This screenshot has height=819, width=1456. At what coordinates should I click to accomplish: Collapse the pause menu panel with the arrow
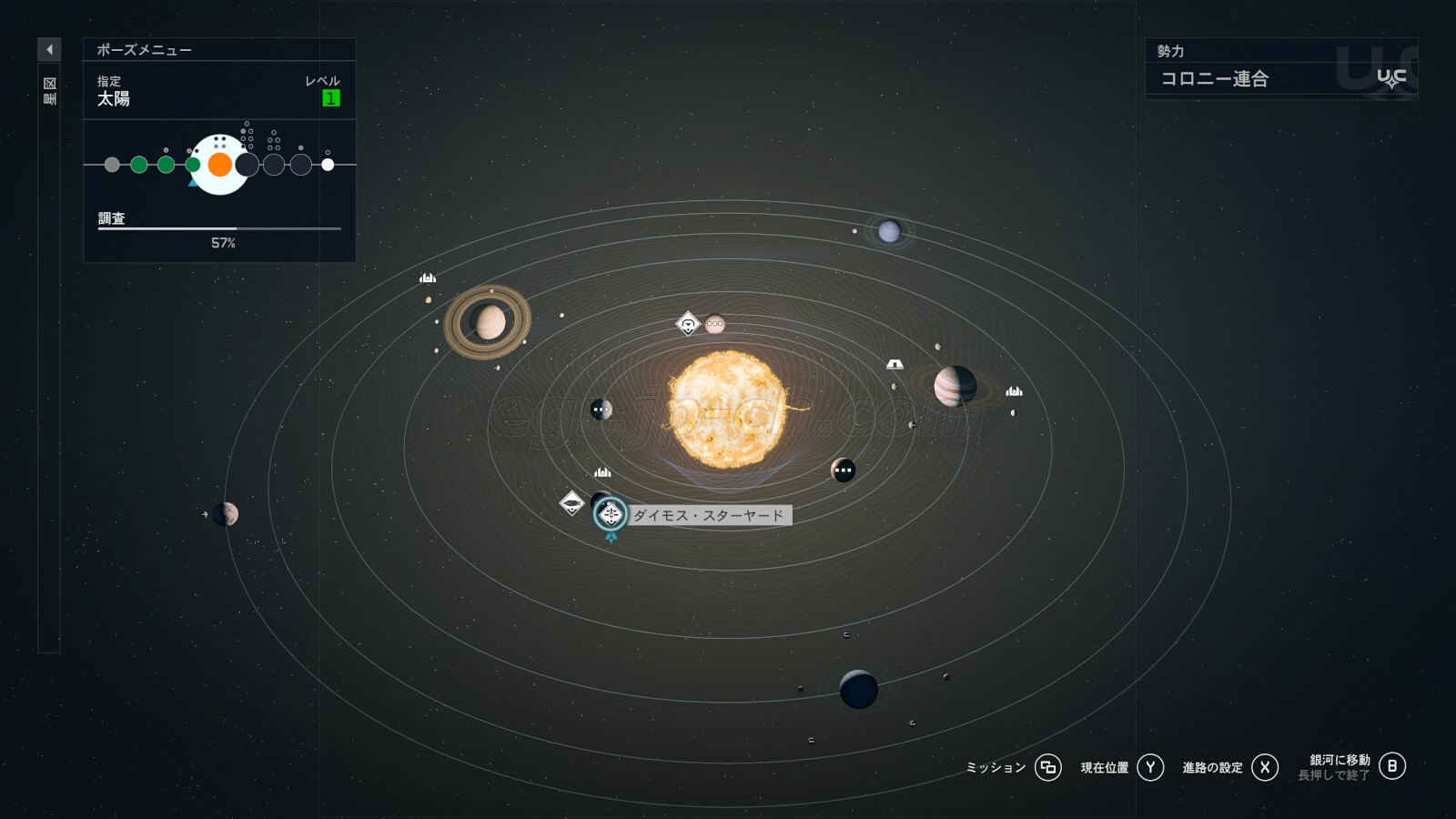(49, 49)
